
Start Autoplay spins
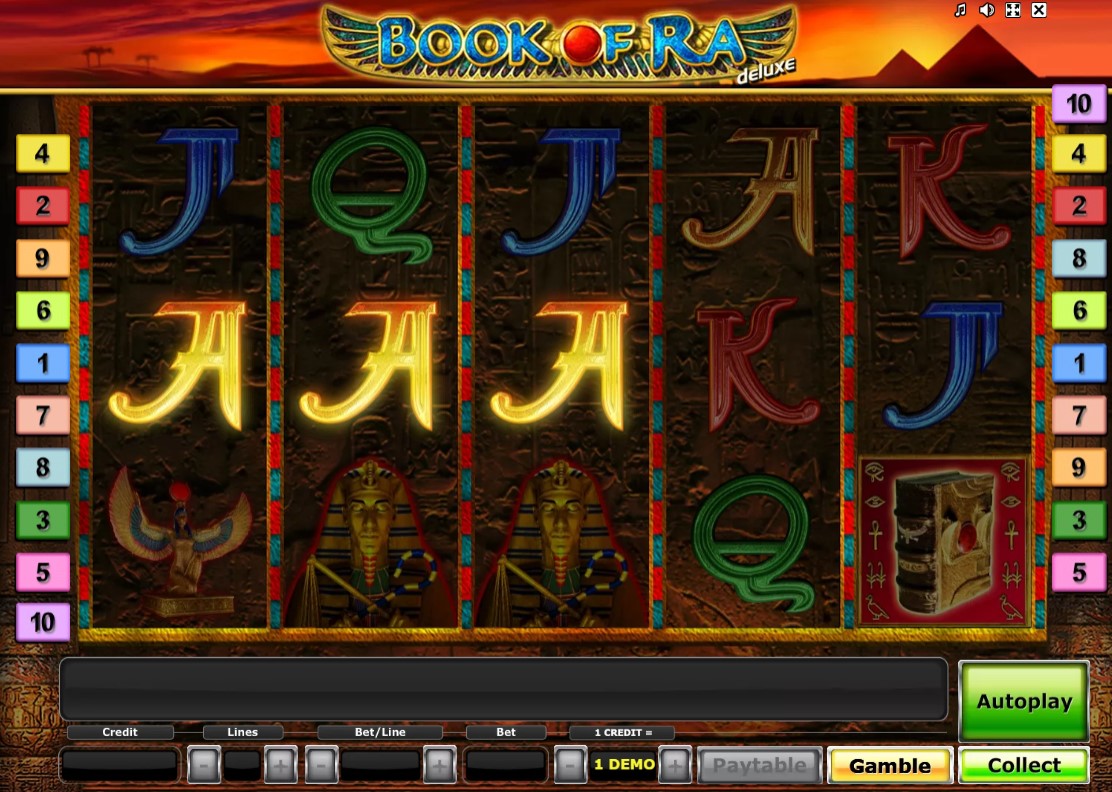pyautogui.click(x=1023, y=701)
